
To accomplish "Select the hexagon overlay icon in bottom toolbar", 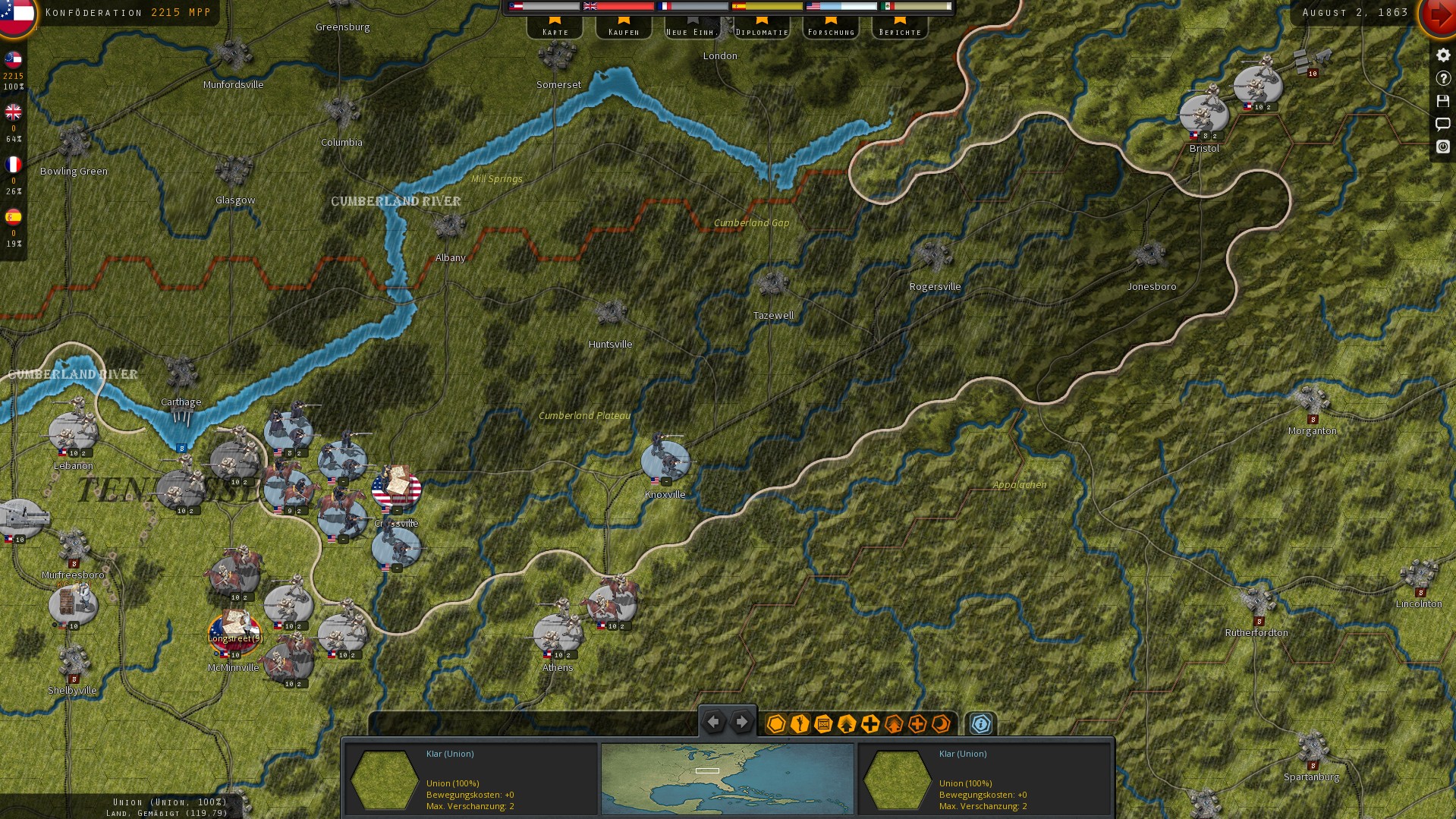I will 775,723.
